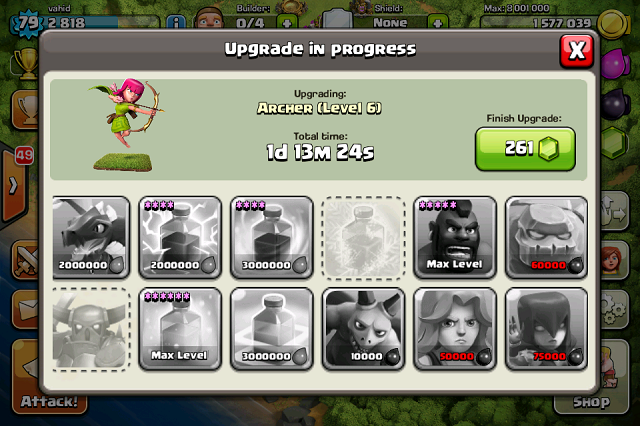Screen dimensions: 640x426
Task: Open the Shop button
Action: [x=590, y=403]
